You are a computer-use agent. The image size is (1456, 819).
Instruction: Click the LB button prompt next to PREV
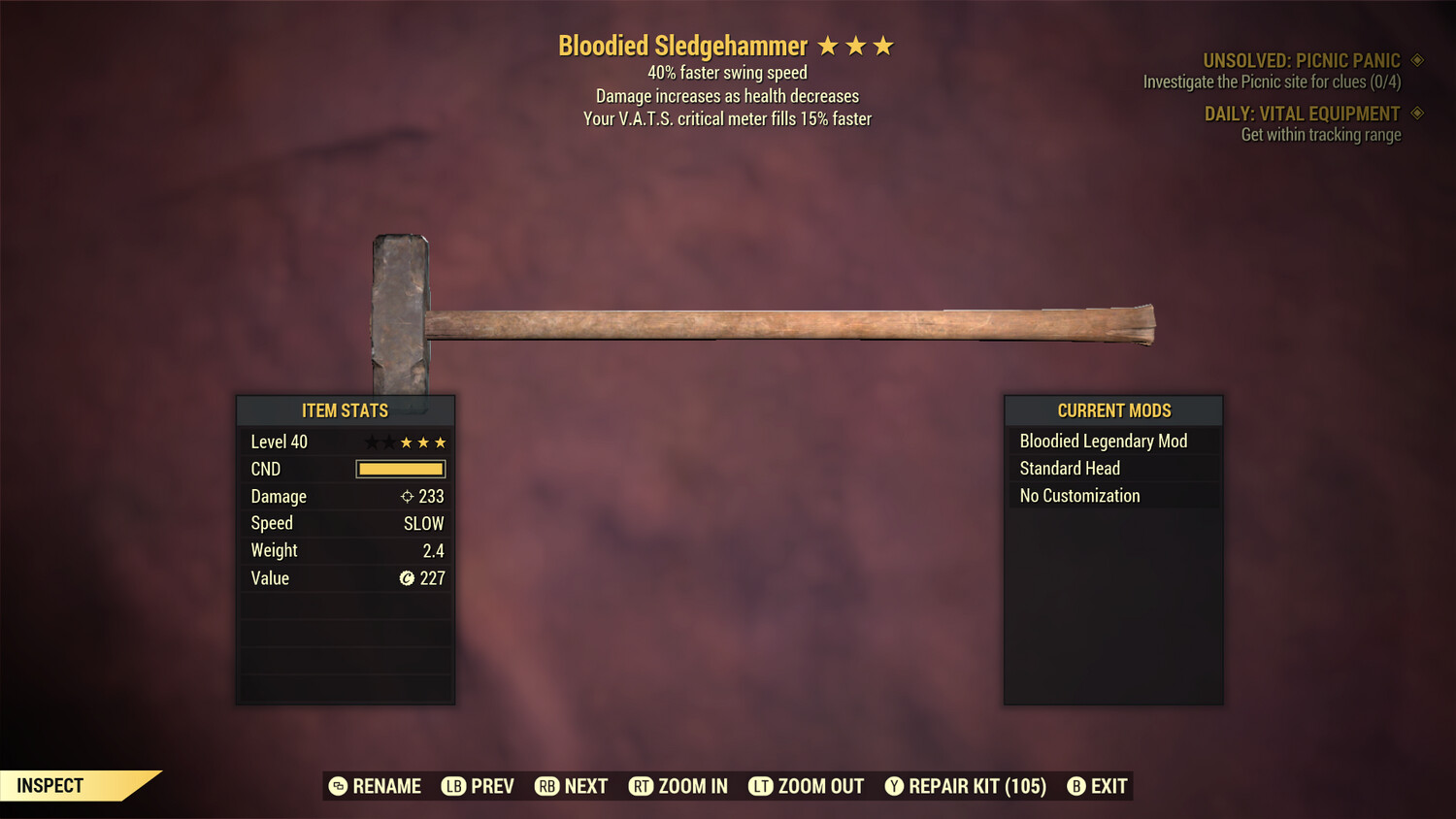(x=452, y=786)
